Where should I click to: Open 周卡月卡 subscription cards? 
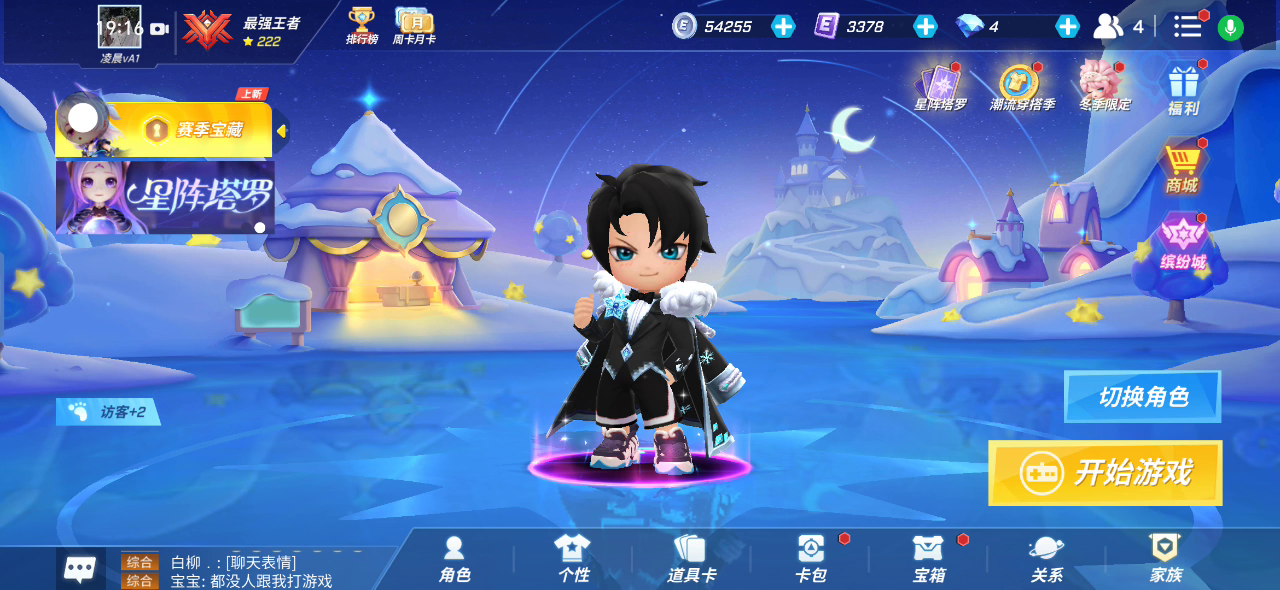click(x=413, y=26)
